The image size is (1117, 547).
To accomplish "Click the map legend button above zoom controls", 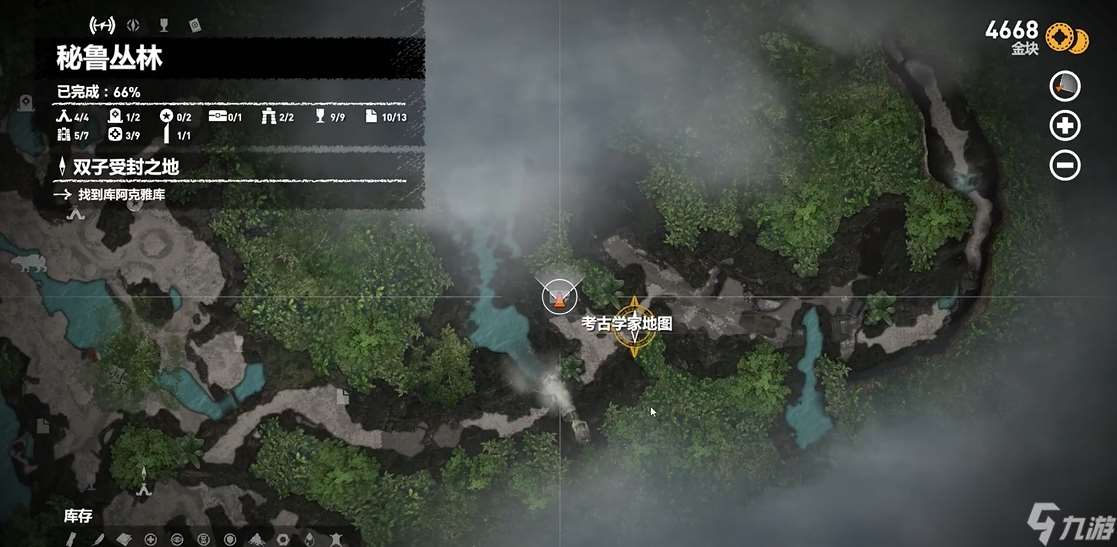I will pyautogui.click(x=1065, y=87).
